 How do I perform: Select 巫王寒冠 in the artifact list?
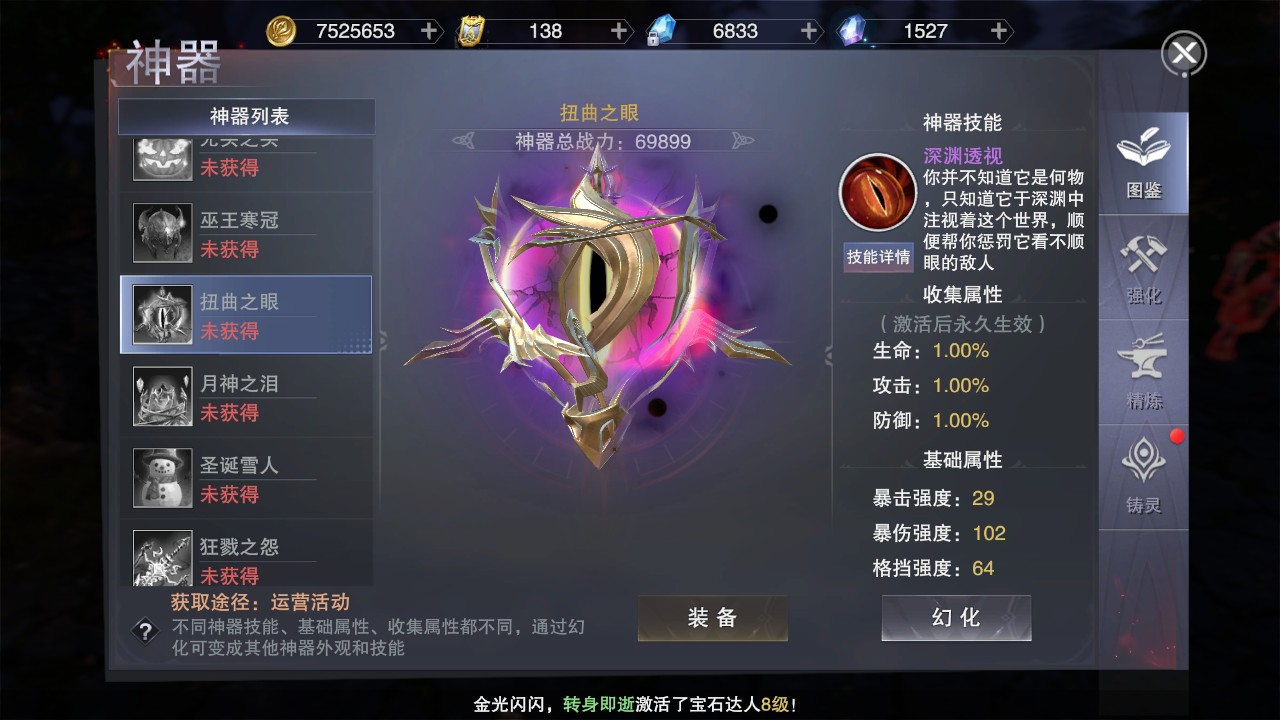click(246, 233)
